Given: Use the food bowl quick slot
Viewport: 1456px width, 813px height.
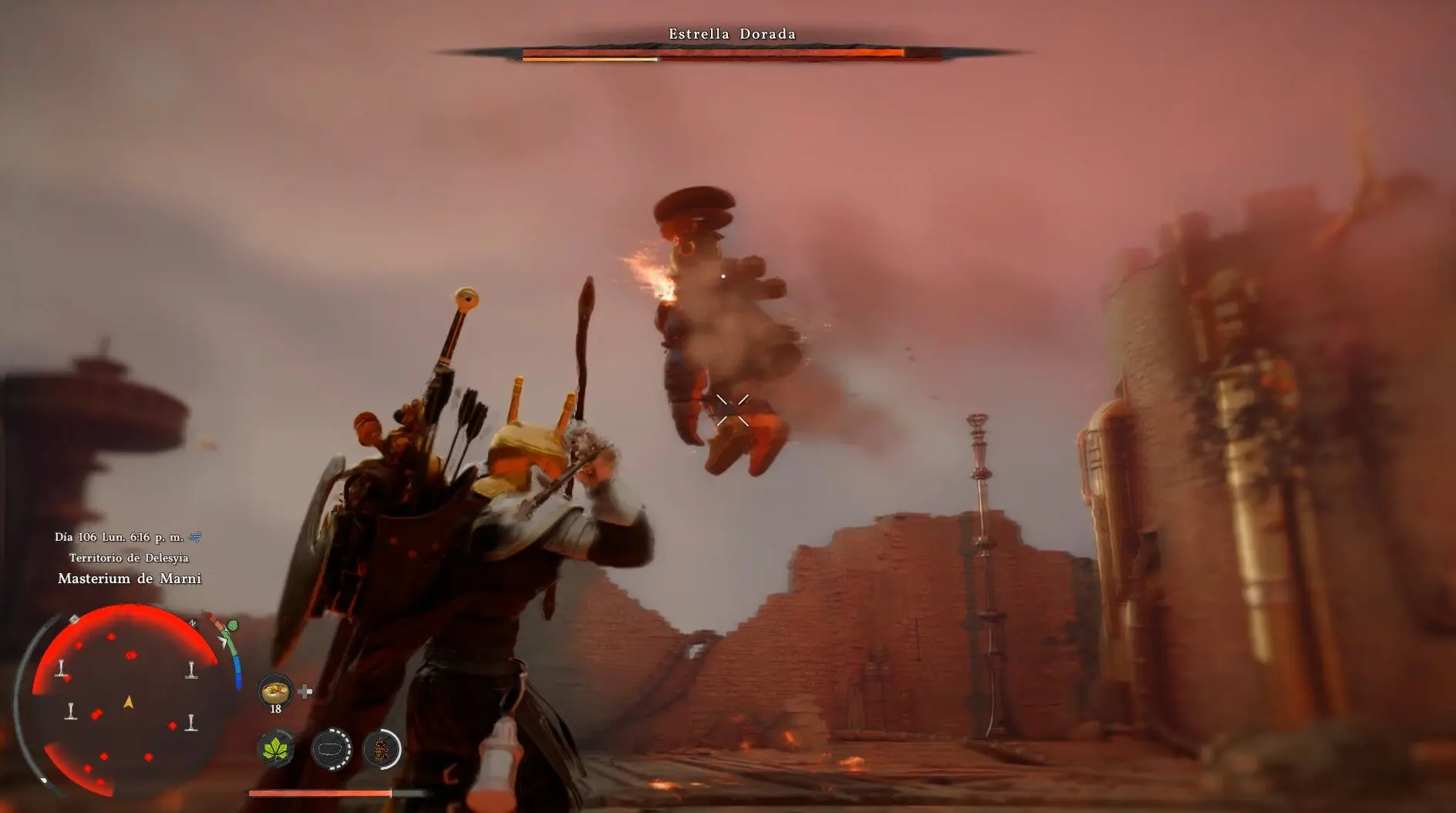Looking at the screenshot, I should [275, 691].
